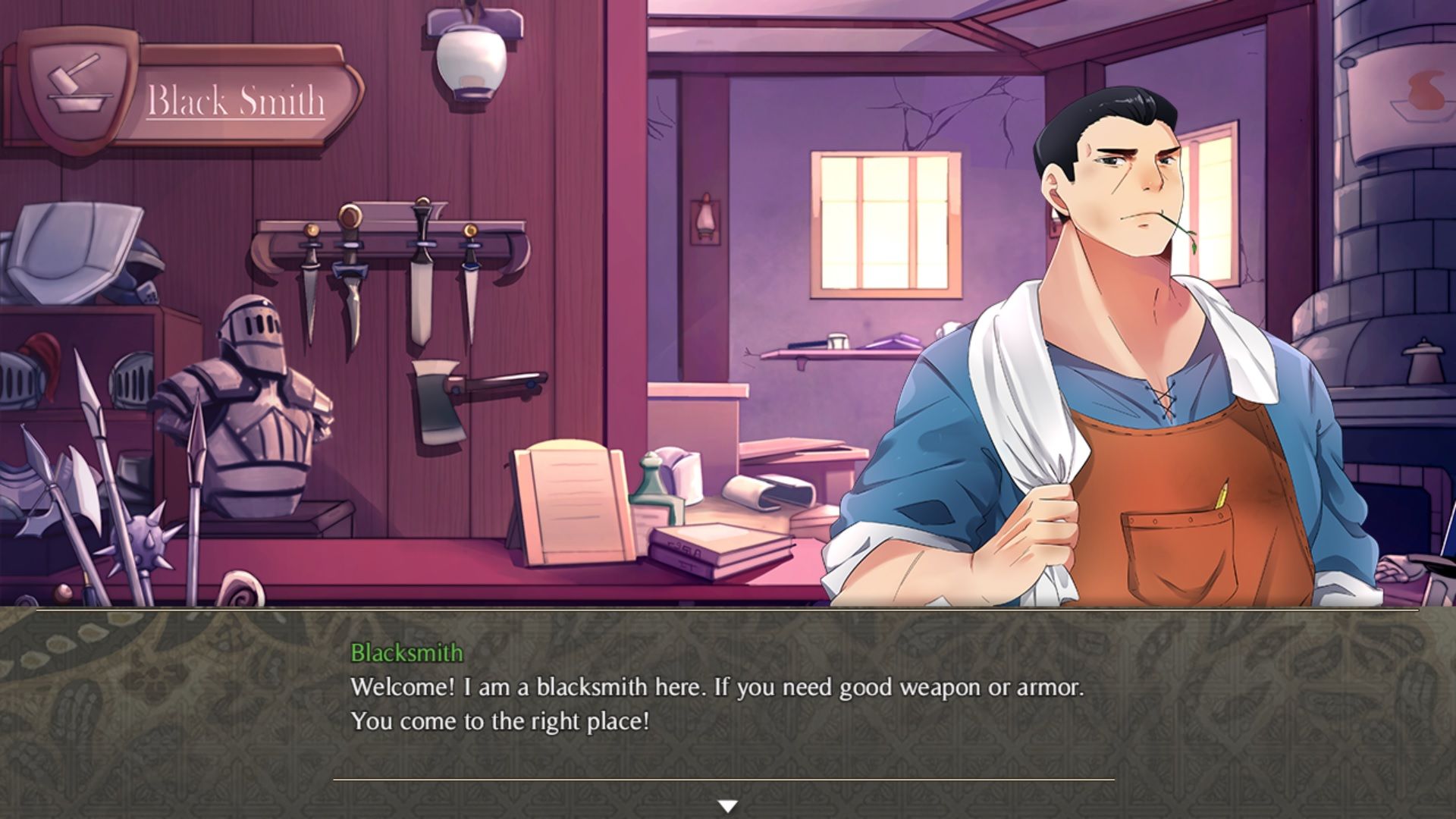1456x819 pixels.
Task: Advance dialogue with the white arrow indicator
Action: click(x=728, y=806)
